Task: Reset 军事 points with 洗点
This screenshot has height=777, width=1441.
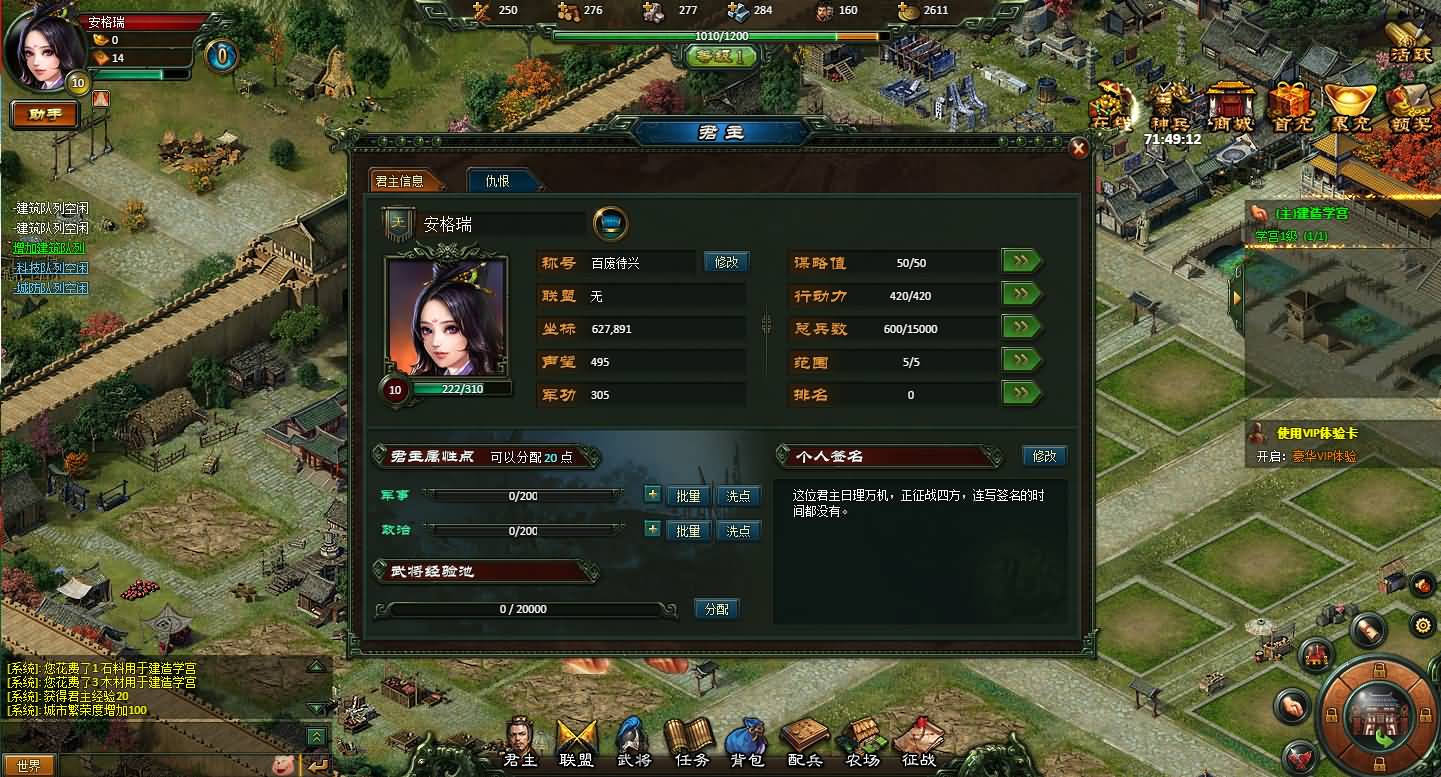Action: point(738,497)
